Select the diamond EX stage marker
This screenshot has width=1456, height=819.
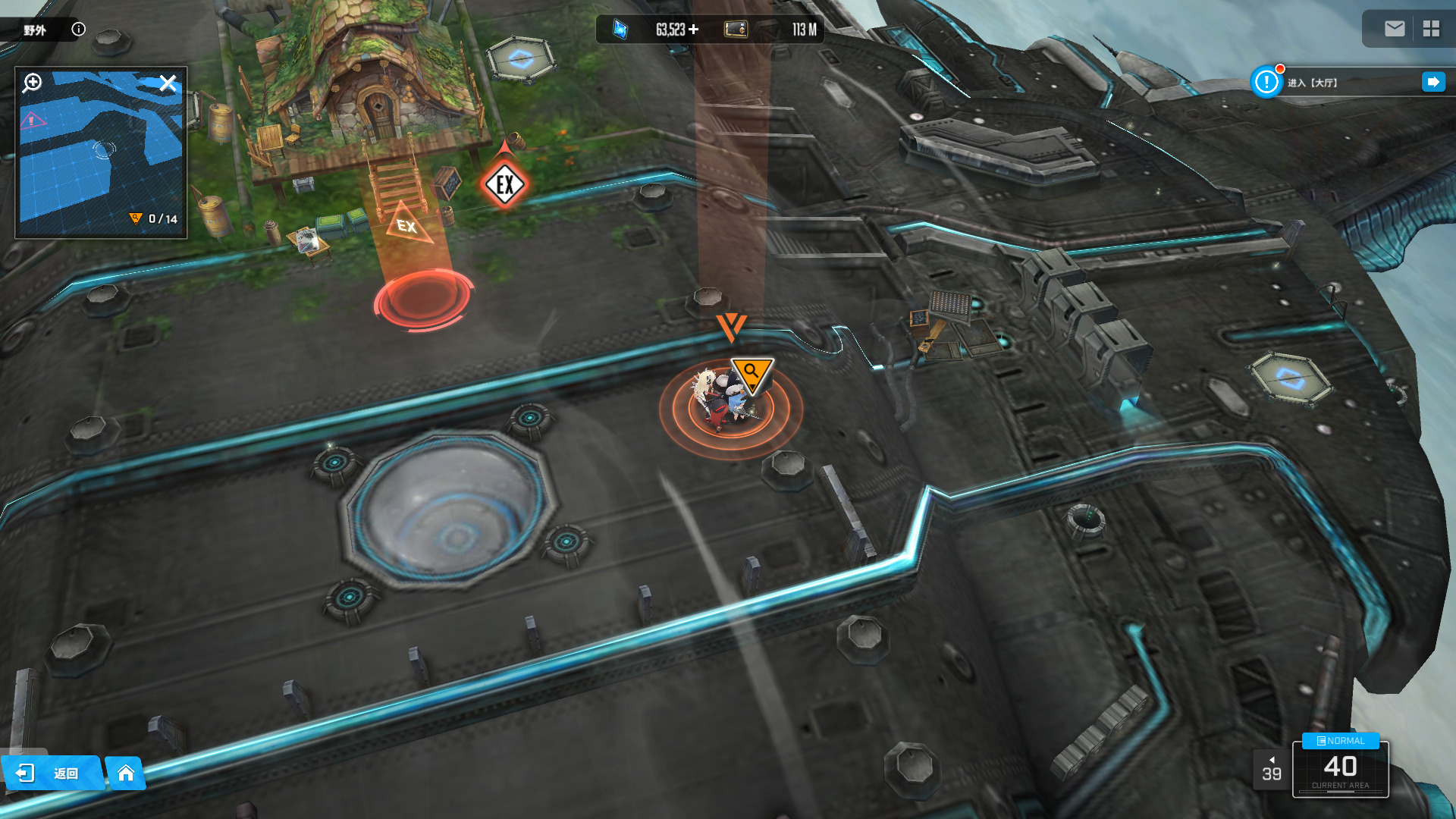504,184
